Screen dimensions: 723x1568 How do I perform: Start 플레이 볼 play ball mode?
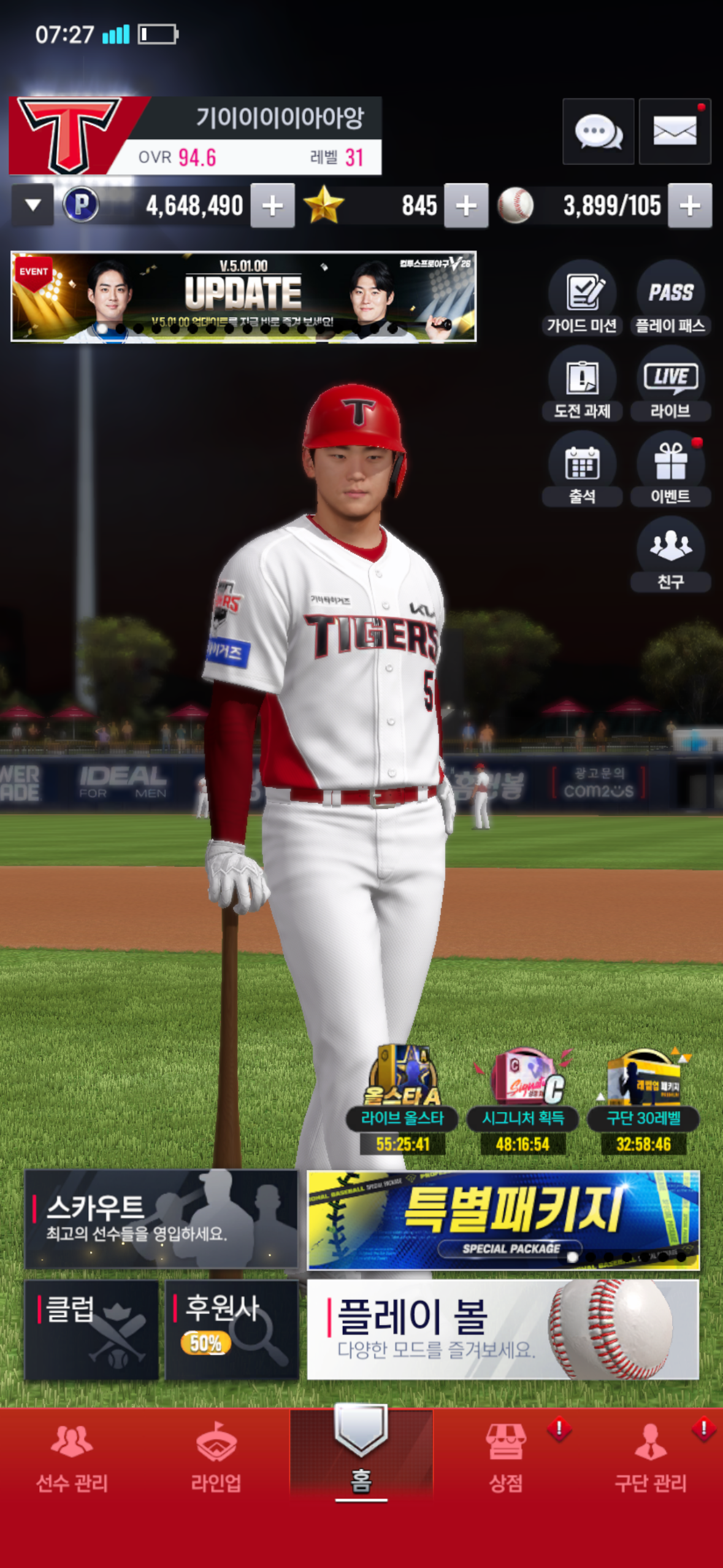[503, 1329]
